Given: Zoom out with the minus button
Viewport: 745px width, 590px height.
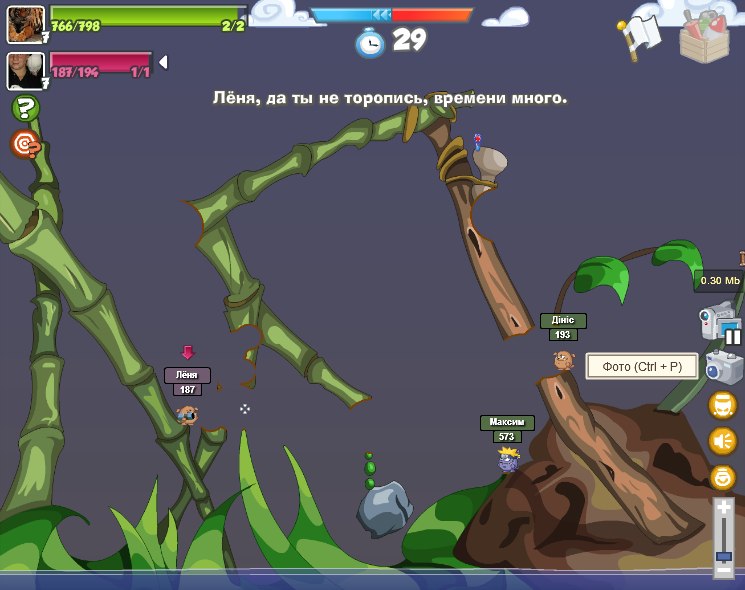Looking at the screenshot, I should 723,570.
